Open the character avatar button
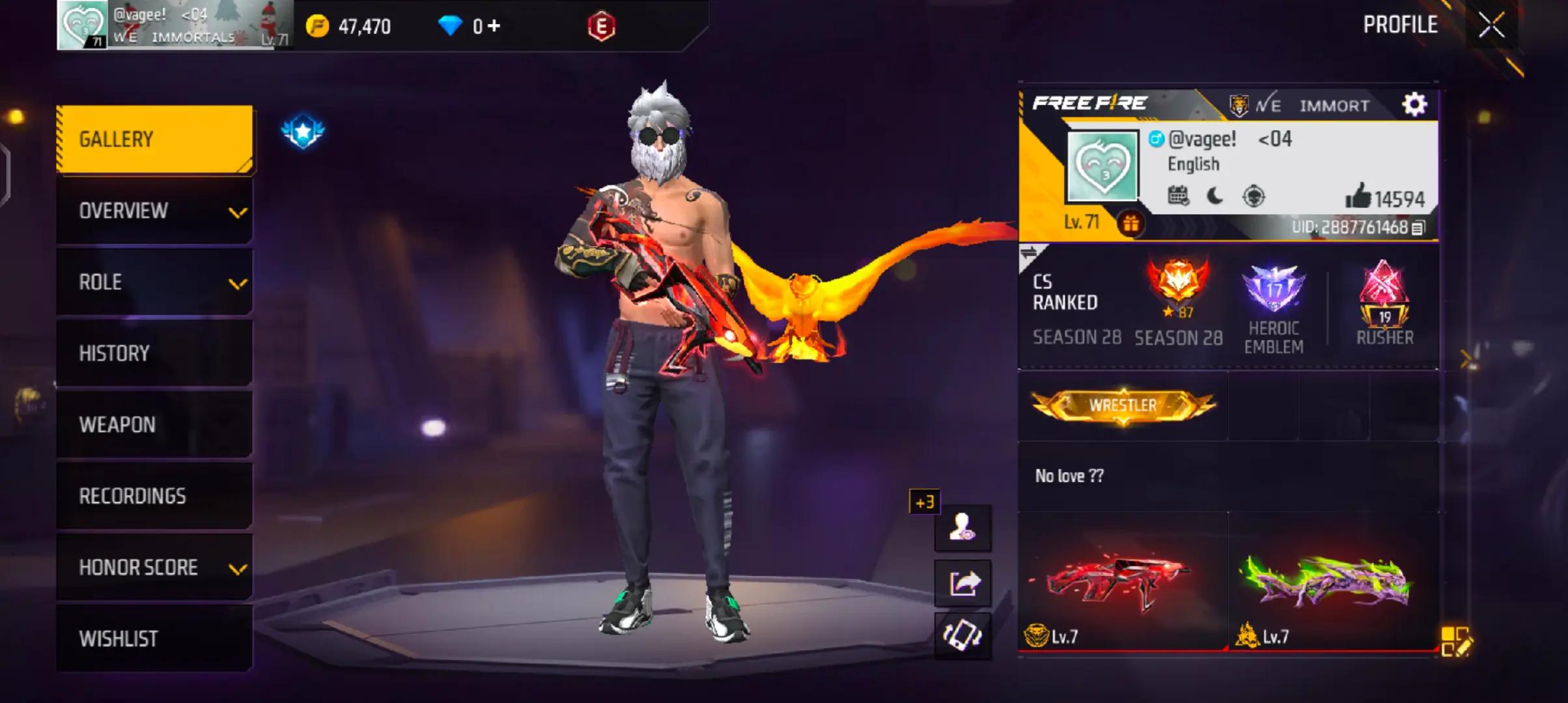This screenshot has height=703, width=1568. click(963, 527)
